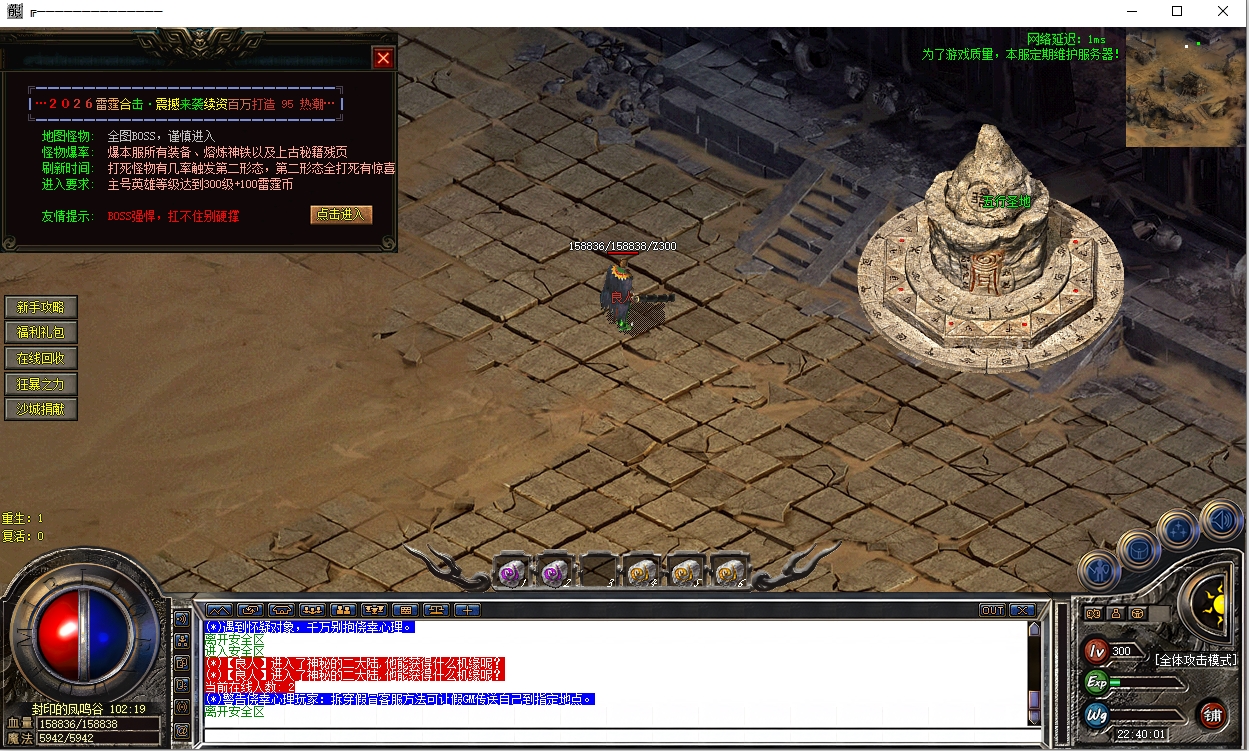Focus the chat text input field
The width and height of the screenshot is (1249, 751).
pyautogui.click(x=615, y=735)
